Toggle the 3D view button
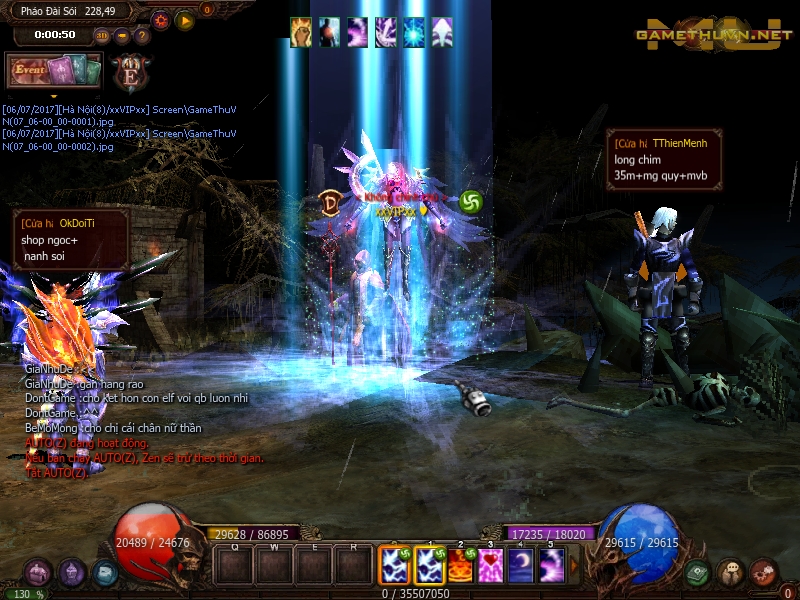This screenshot has height=600, width=800. pos(102,35)
